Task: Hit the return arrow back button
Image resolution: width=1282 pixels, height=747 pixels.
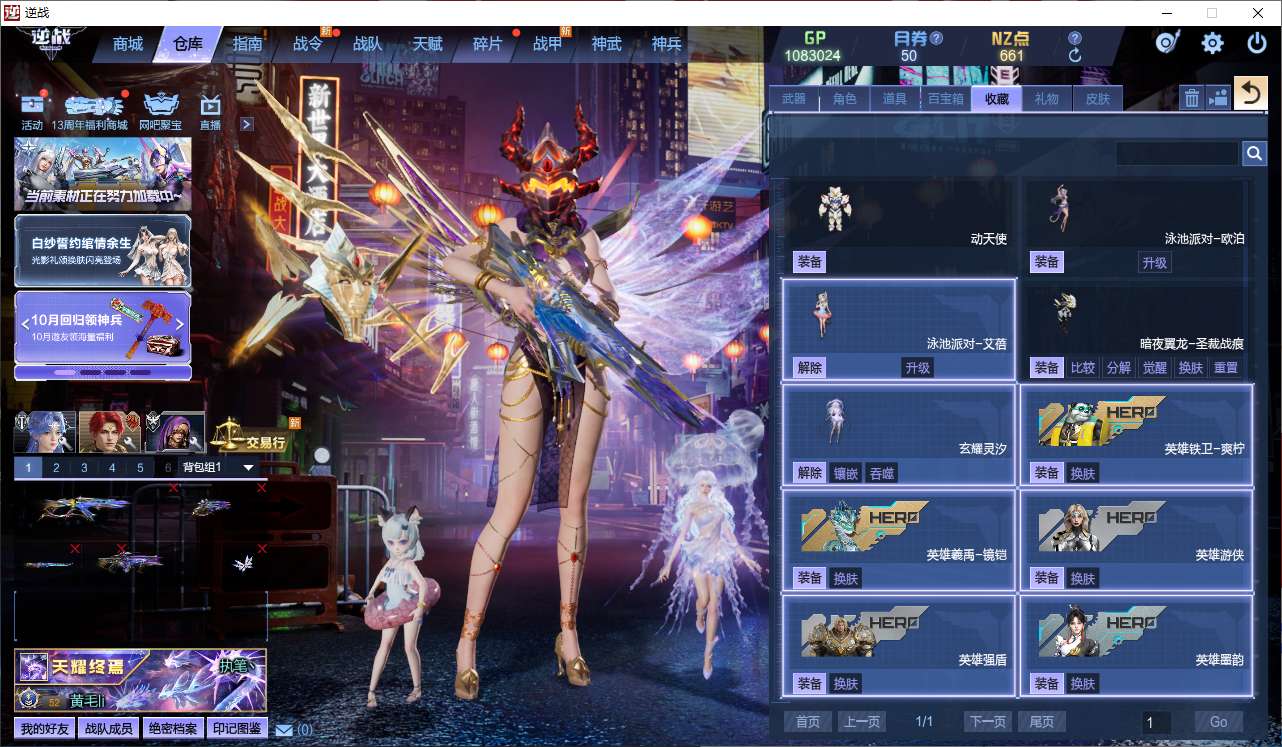Action: [1249, 94]
